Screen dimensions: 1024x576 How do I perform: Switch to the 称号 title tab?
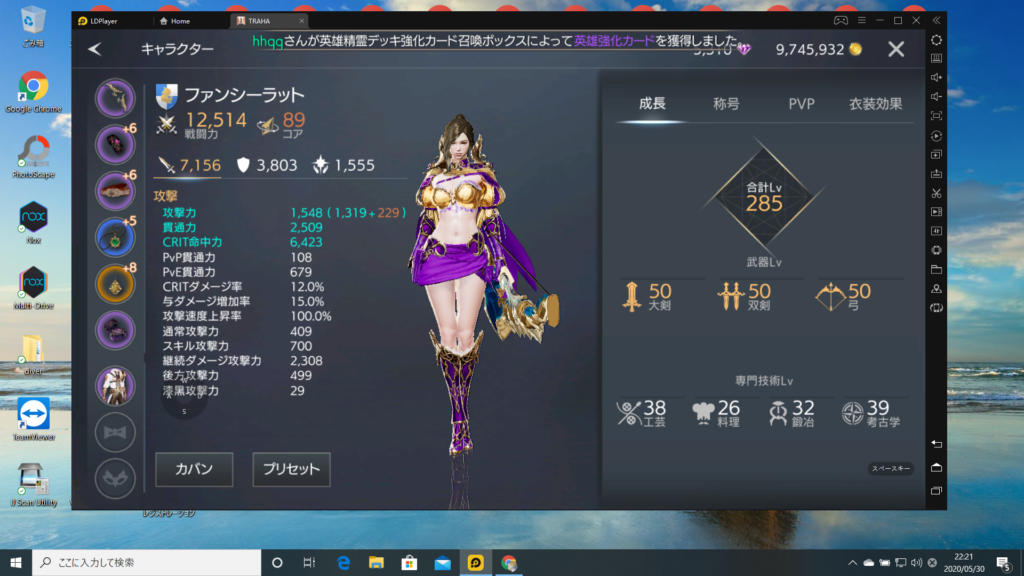(727, 103)
